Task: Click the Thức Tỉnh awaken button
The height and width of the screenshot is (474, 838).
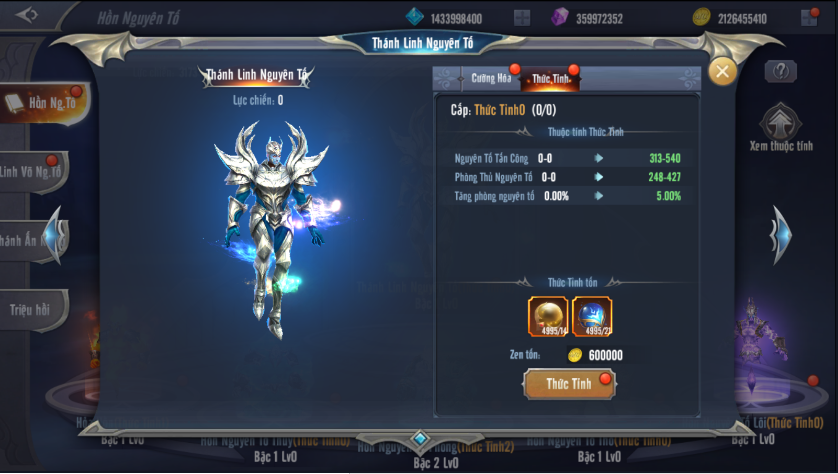Action: (x=569, y=384)
